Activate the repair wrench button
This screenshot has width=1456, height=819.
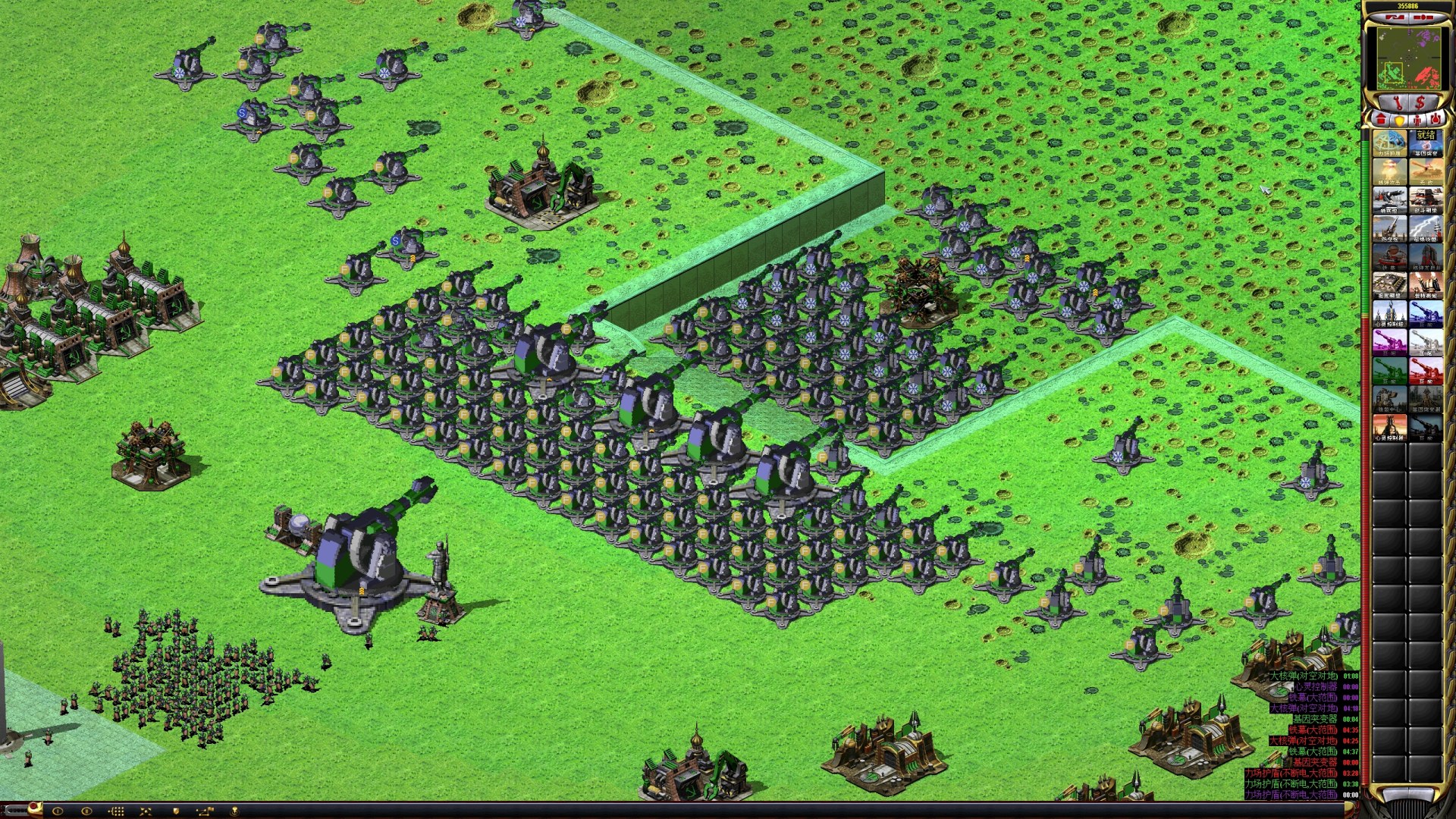tap(1398, 102)
